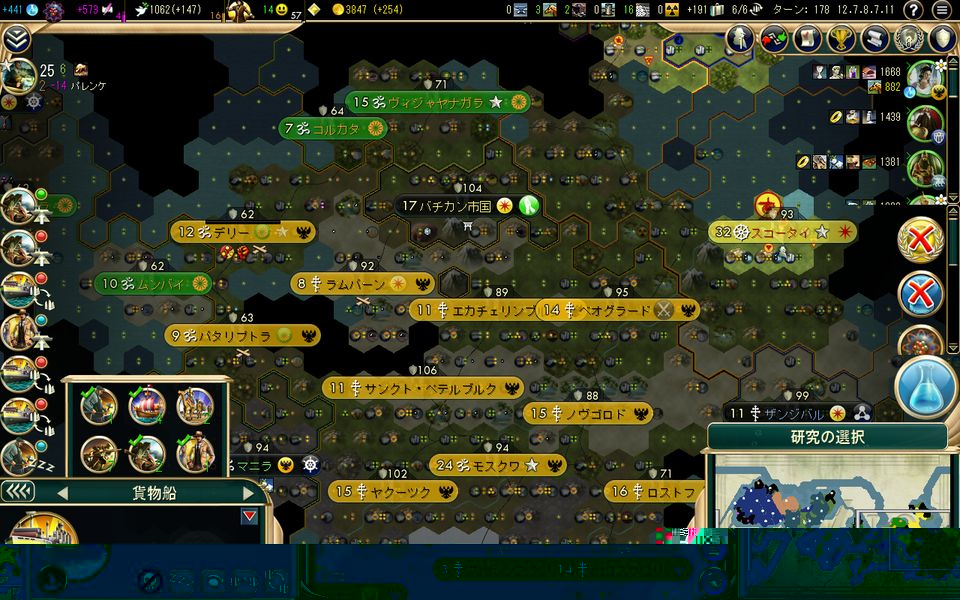
Task: Click the 研究の選択 research choice button
Action: pyautogui.click(x=827, y=437)
